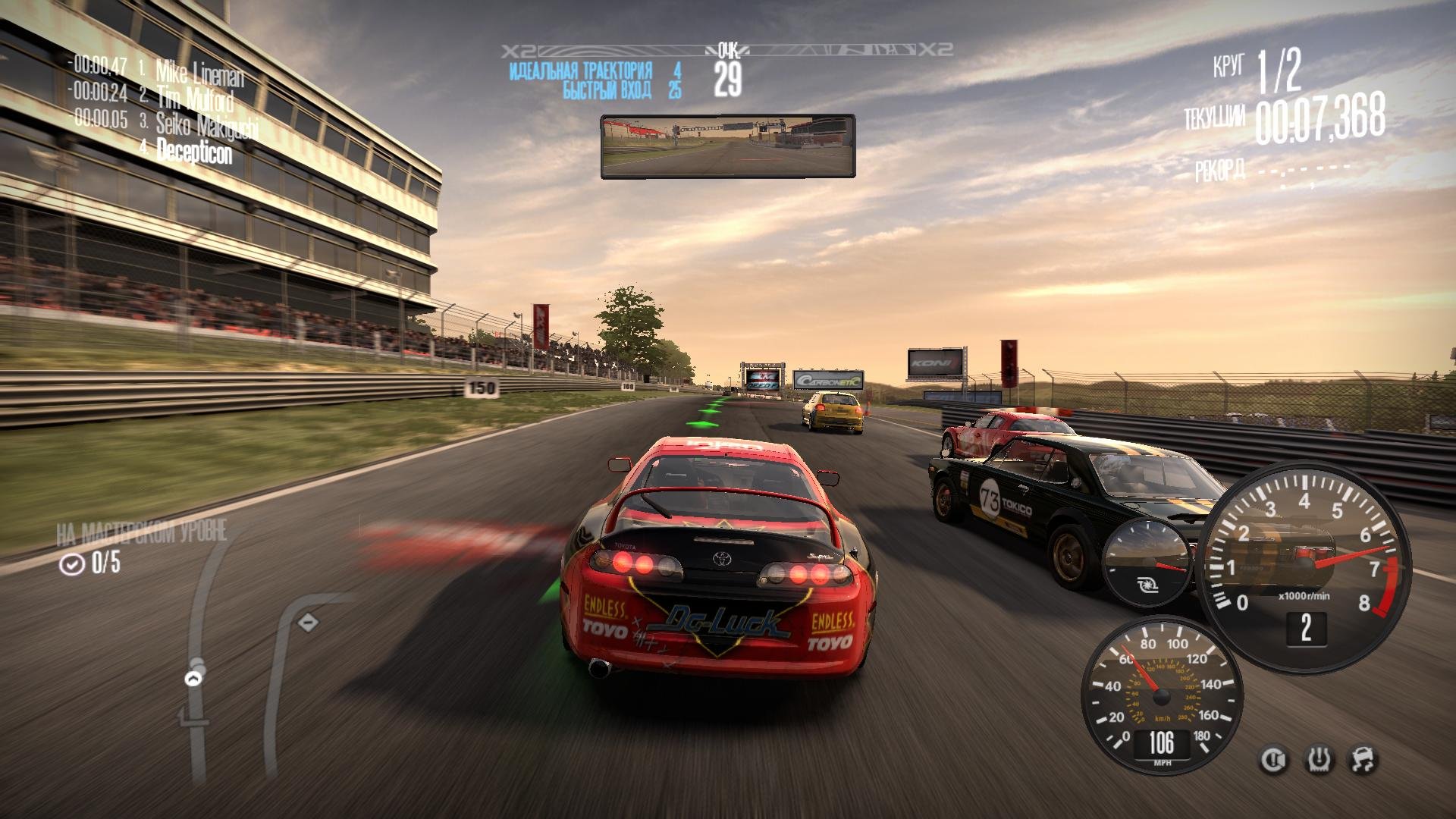Click the 0/5 mastery objective tracker
The width and height of the screenshot is (1456, 819).
pos(90,563)
